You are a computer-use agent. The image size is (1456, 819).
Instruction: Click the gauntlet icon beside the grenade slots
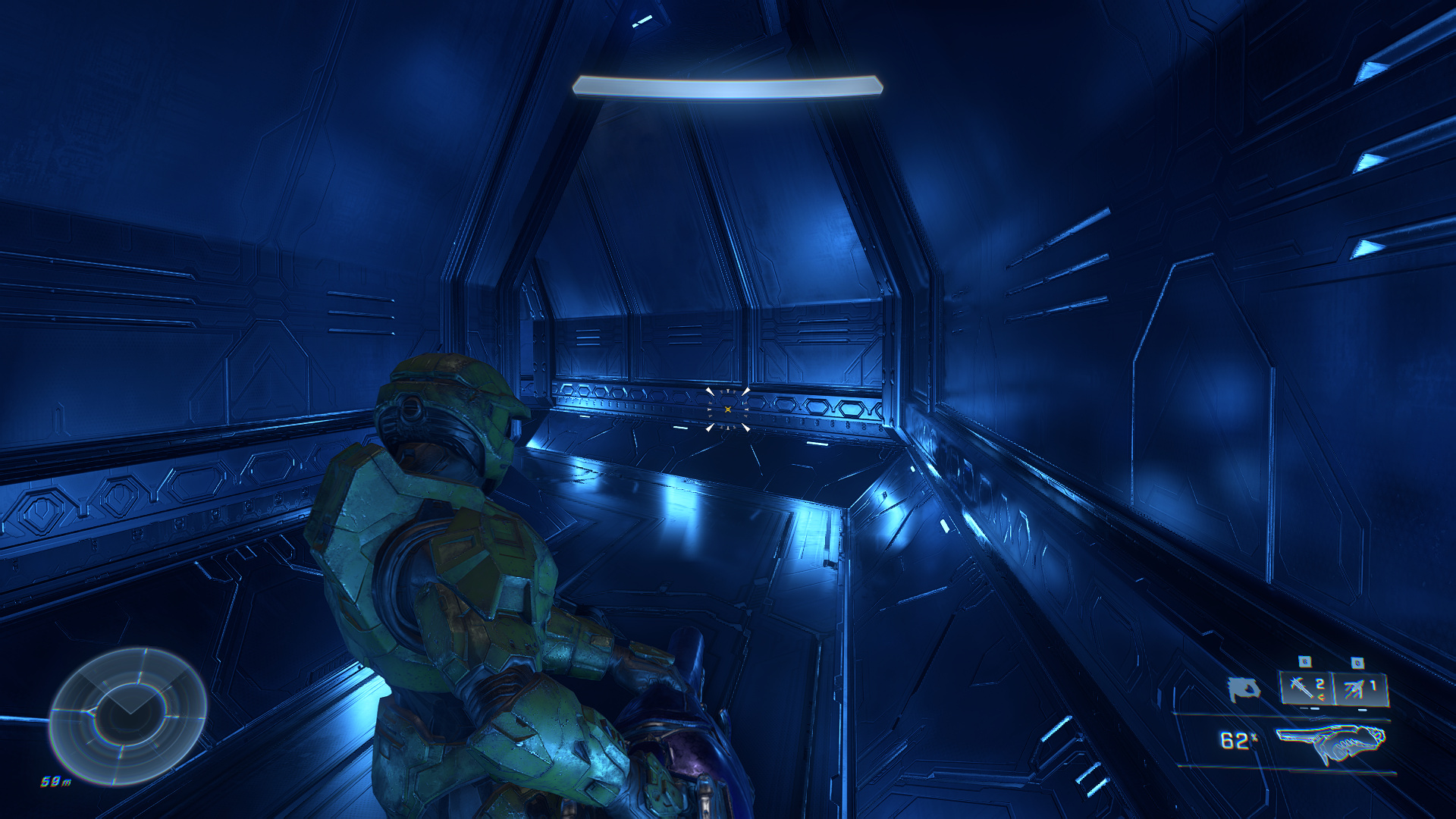click(1244, 689)
